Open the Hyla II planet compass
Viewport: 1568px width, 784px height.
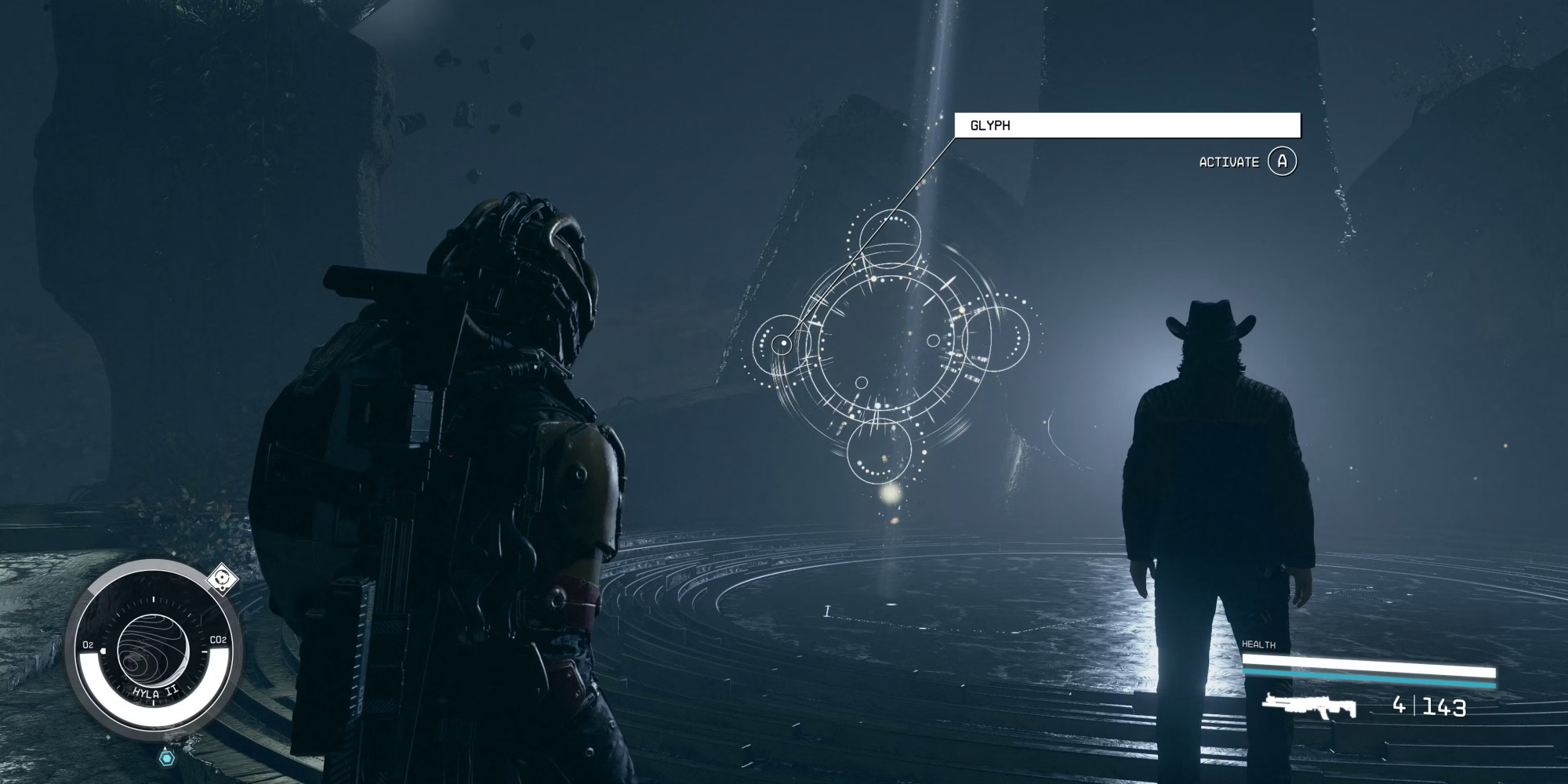[153, 651]
